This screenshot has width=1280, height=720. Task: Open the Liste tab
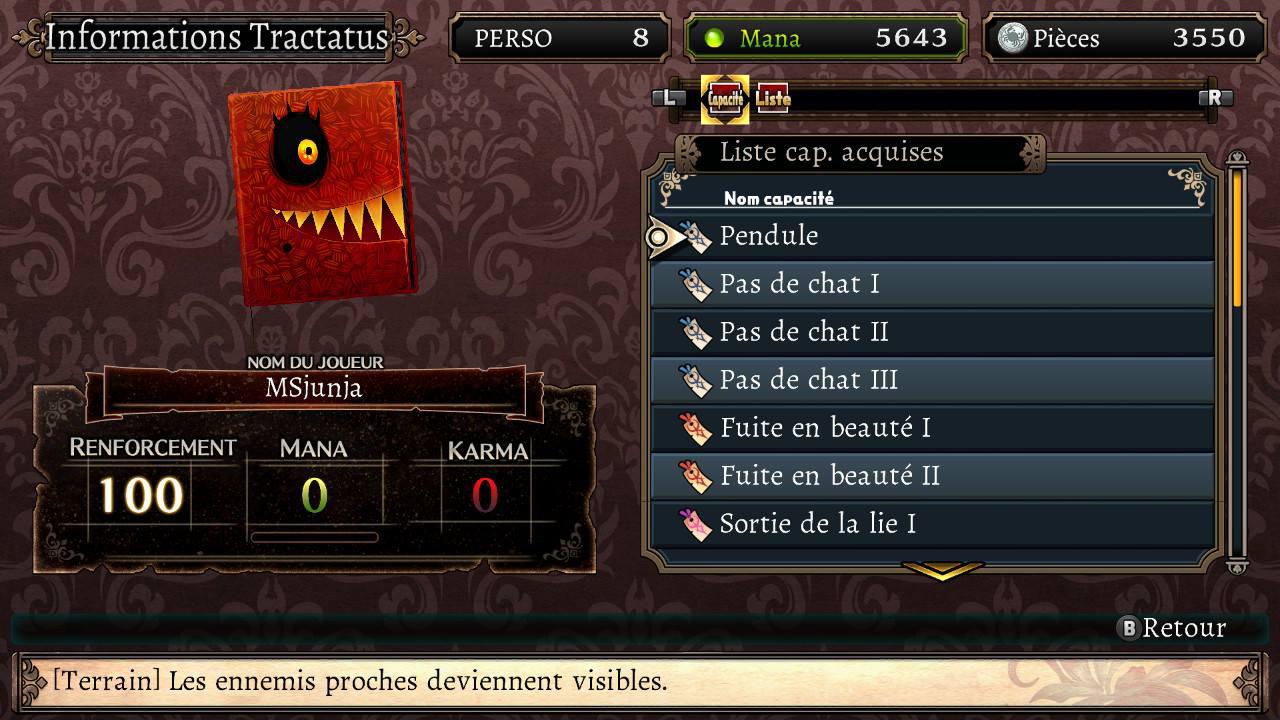point(772,99)
